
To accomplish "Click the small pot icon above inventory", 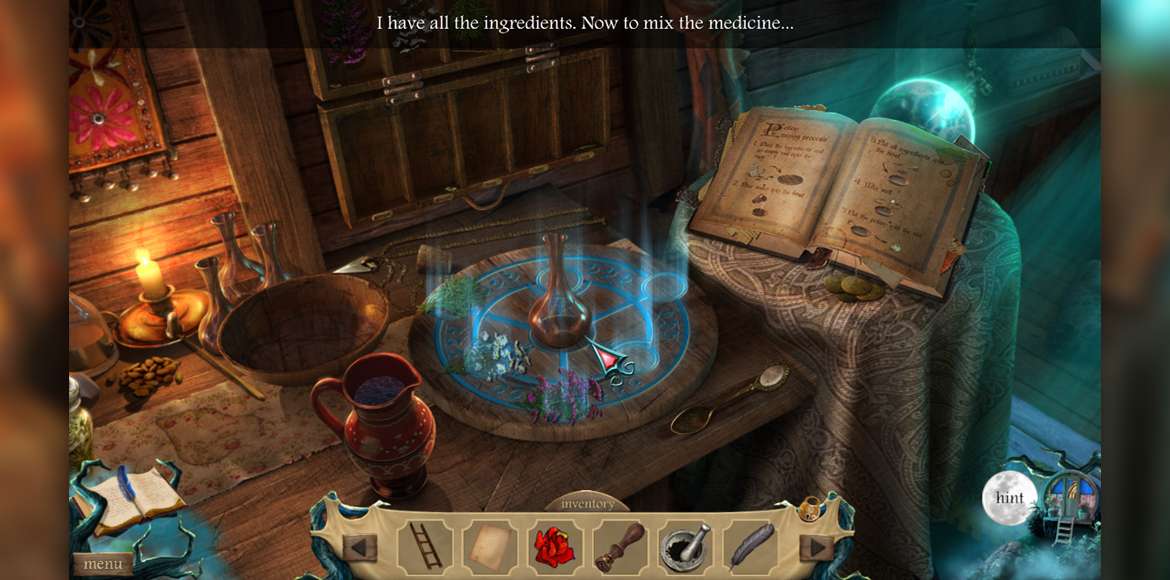I will [809, 509].
